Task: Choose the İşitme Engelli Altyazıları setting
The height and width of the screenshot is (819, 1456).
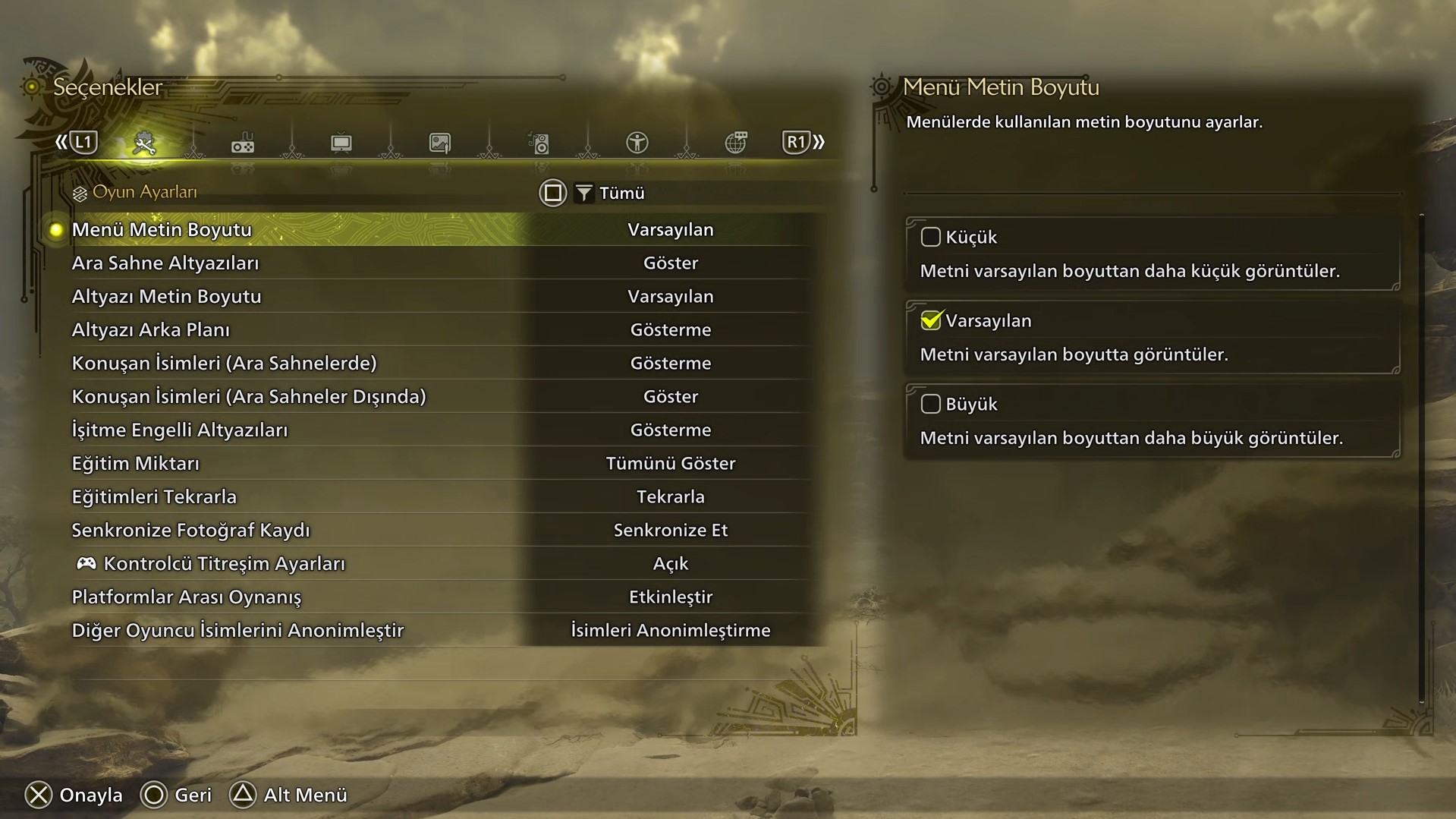Action: tap(180, 430)
